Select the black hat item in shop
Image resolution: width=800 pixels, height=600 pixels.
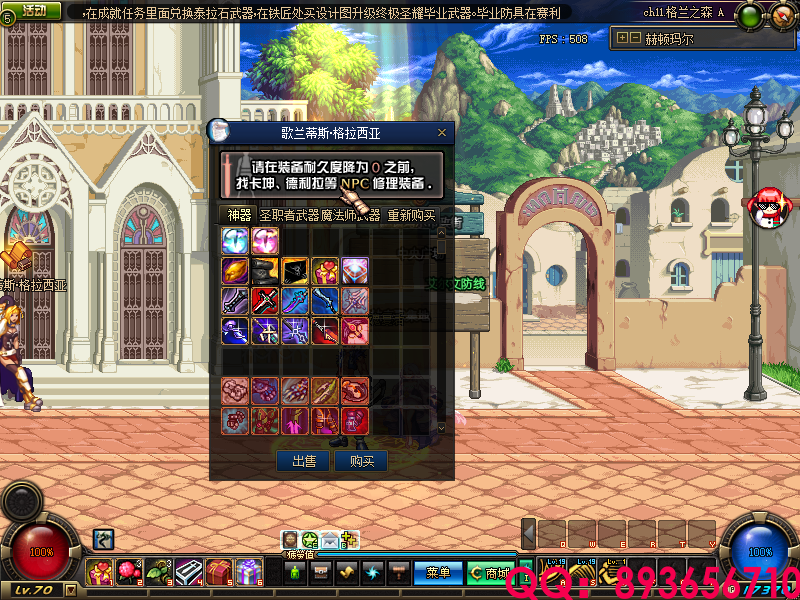click(x=265, y=270)
